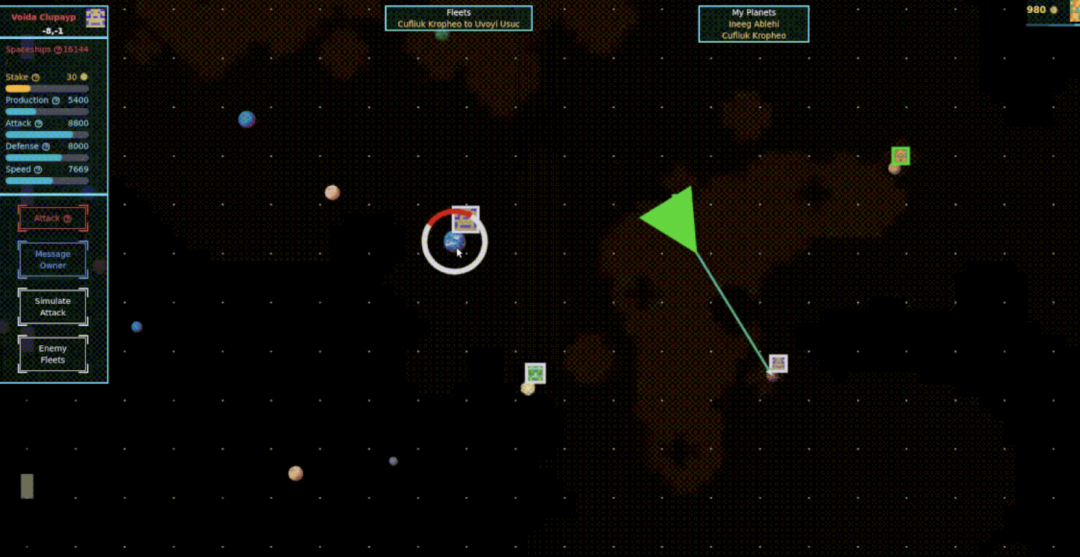This screenshot has height=557, width=1080.
Task: Show Enemy Fleets for this planet
Action: pos(53,354)
